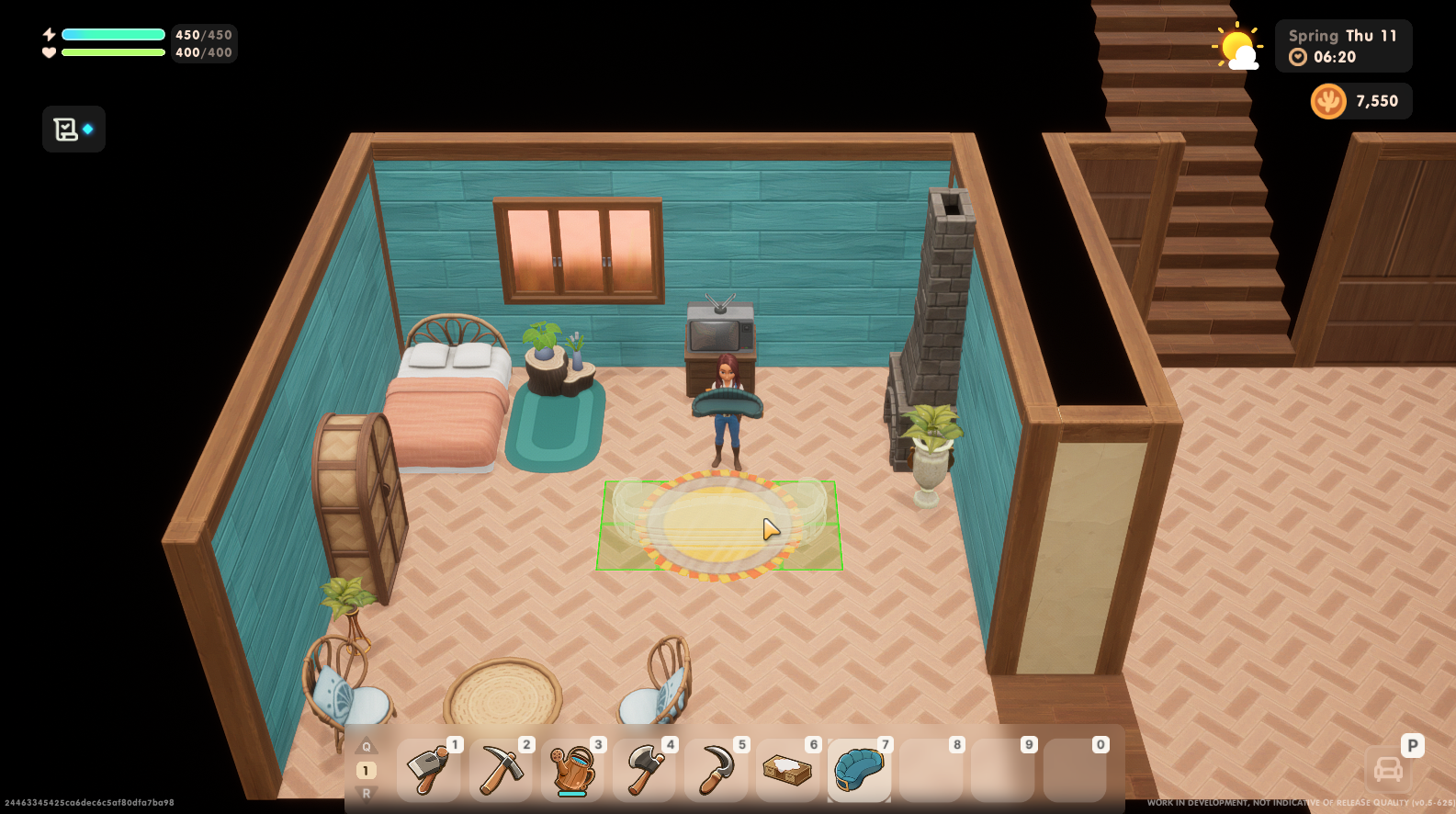Switch to the previous hotbar page arrow
Viewport: 1456px width, 814px height.
click(x=367, y=747)
